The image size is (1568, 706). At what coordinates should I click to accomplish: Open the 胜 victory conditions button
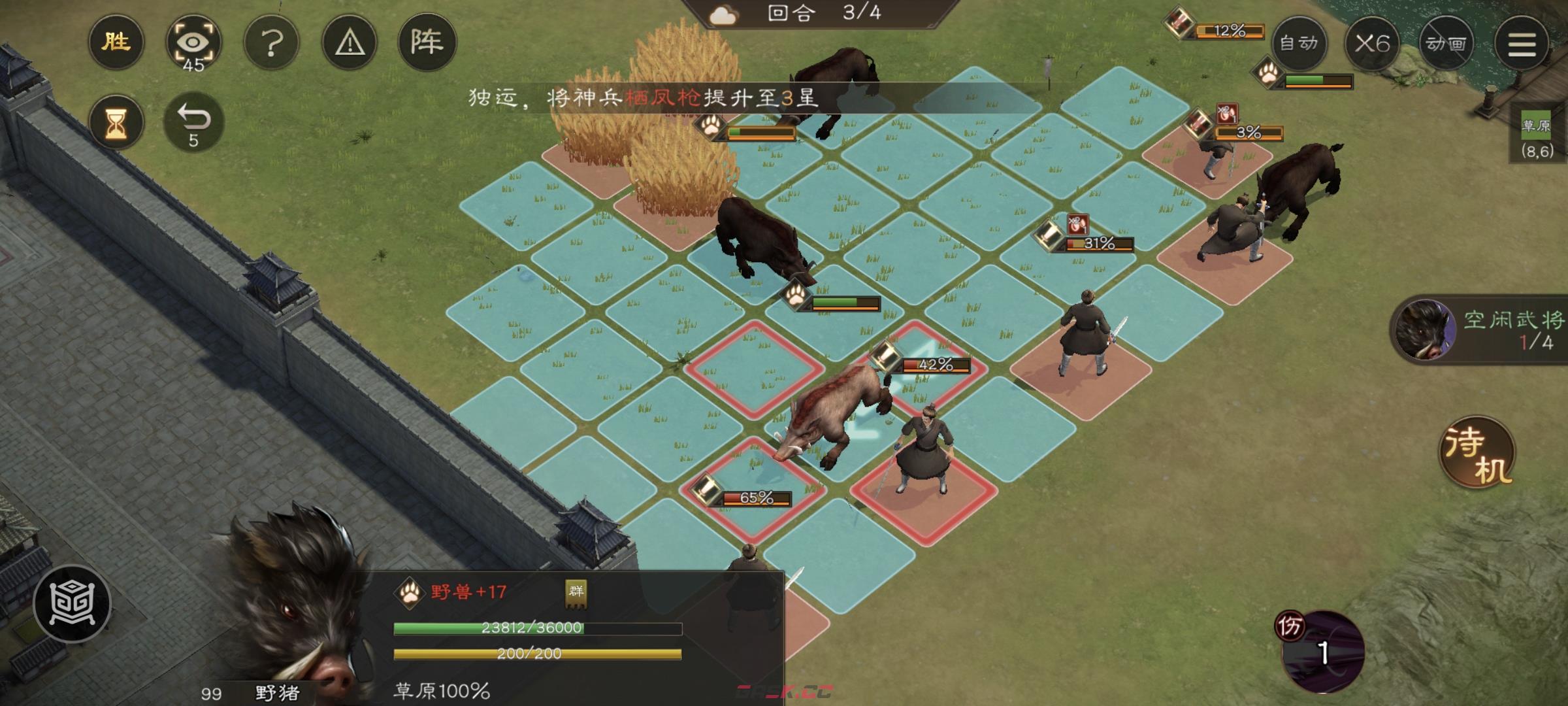coord(116,43)
